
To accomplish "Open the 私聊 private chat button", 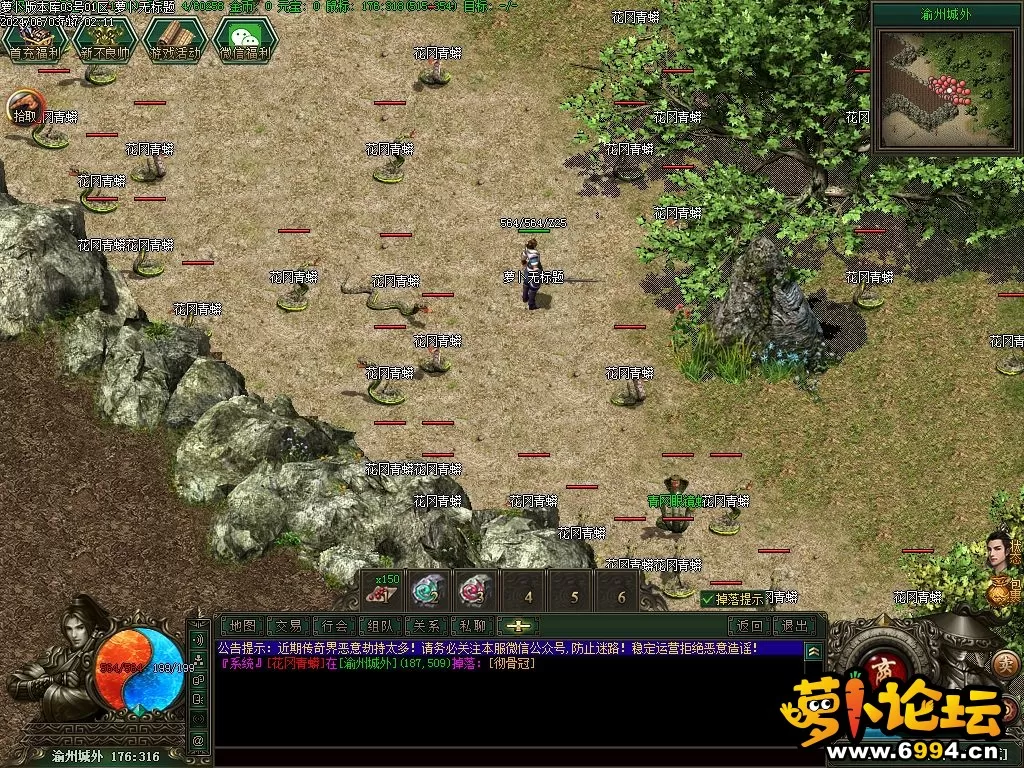I will click(472, 626).
